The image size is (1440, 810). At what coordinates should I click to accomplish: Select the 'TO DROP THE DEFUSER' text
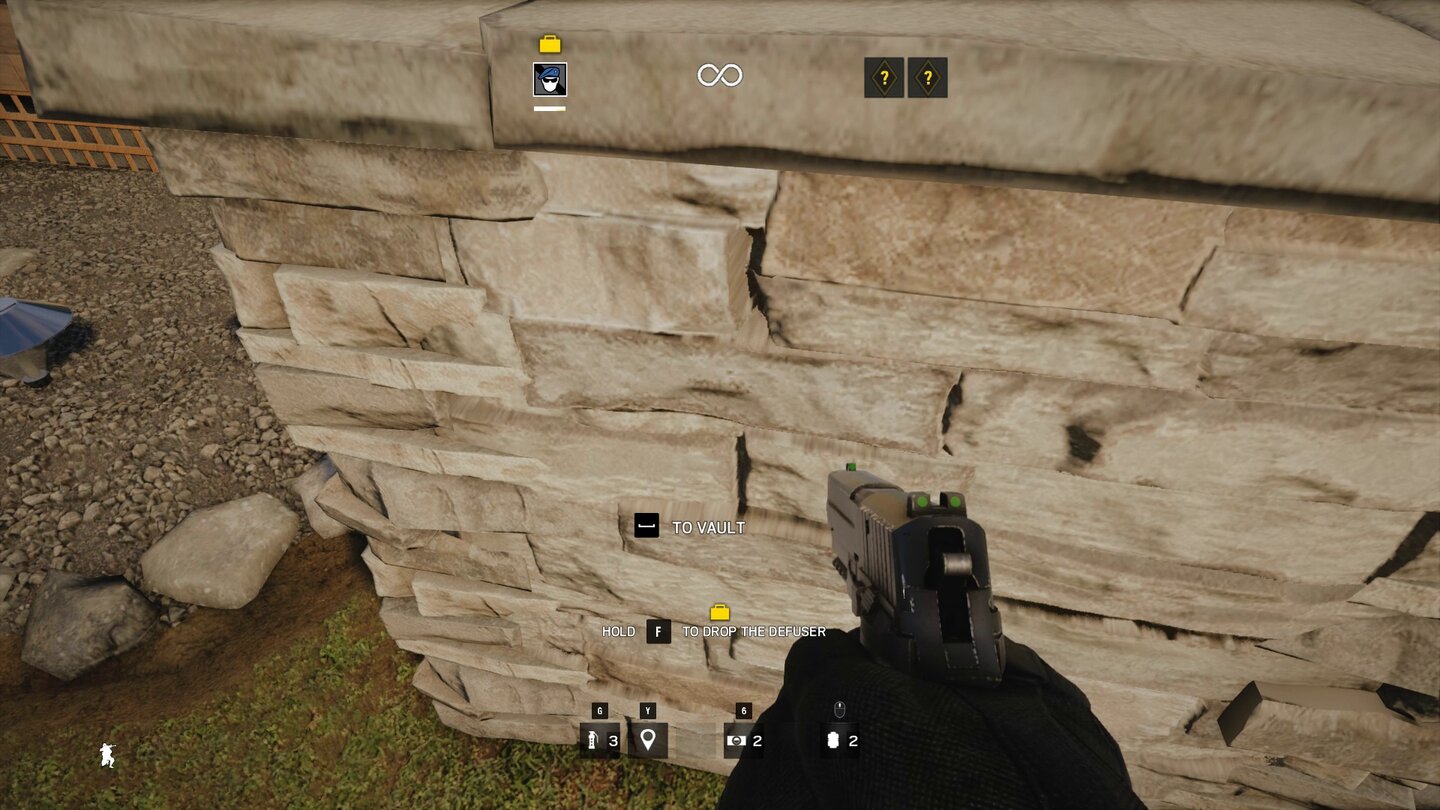point(753,631)
